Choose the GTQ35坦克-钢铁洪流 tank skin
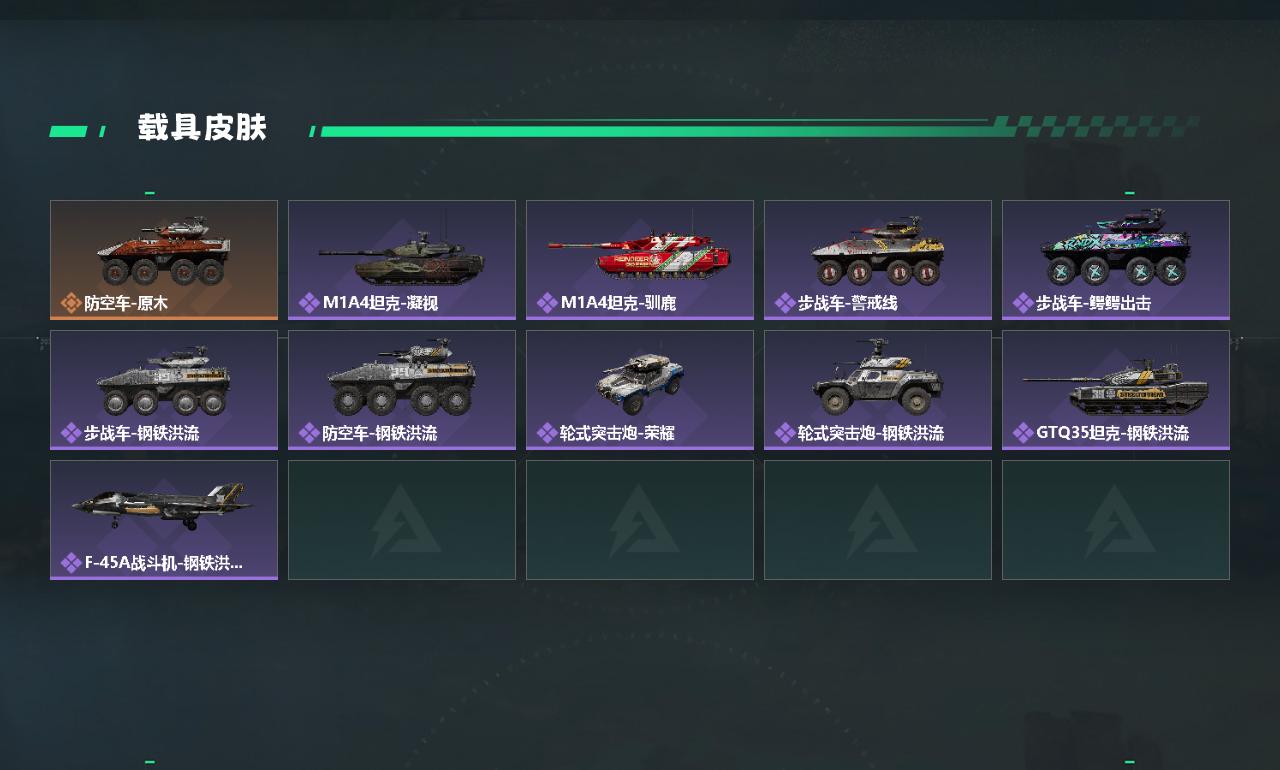1280x770 pixels. [1116, 389]
